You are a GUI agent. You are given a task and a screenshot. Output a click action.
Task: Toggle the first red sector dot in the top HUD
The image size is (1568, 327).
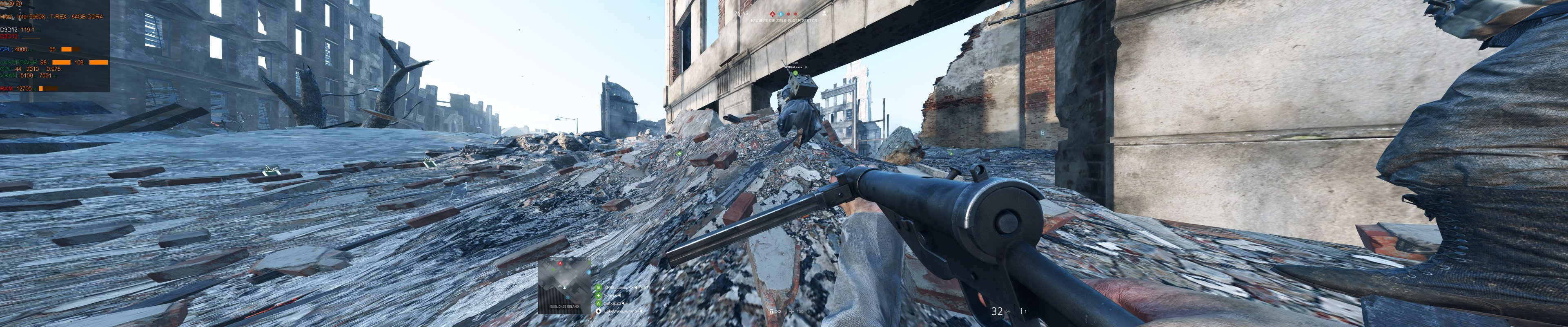pyautogui.click(x=789, y=15)
